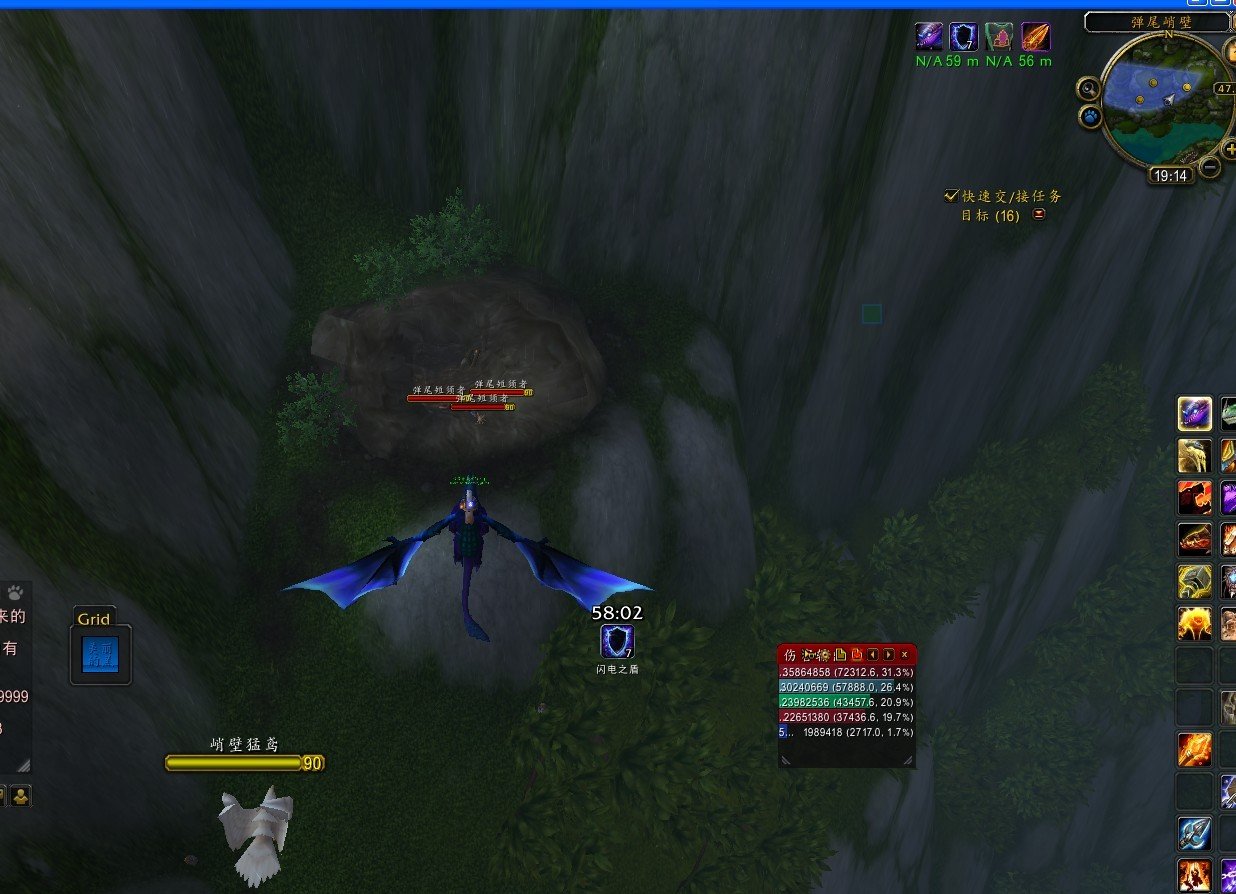
Task: Click the blue paw print minimap button
Action: (x=1089, y=116)
